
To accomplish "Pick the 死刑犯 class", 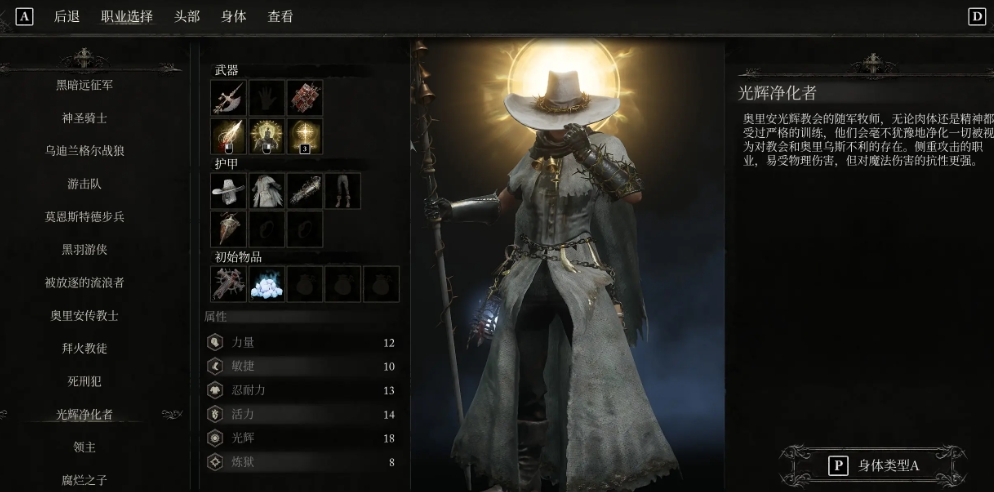I will 85,382.
